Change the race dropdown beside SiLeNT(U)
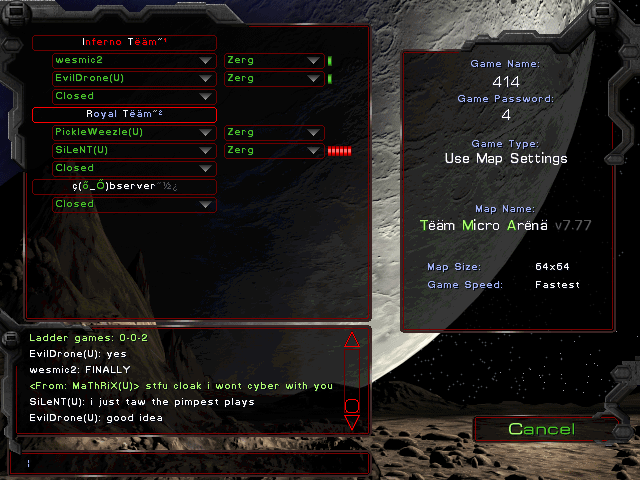The image size is (640, 480). pyautogui.click(x=273, y=150)
